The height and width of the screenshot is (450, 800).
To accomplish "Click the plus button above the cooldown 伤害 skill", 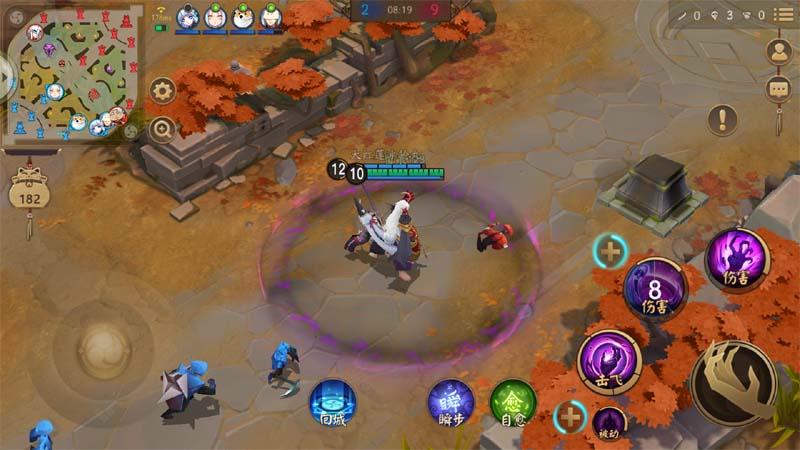I will [609, 251].
